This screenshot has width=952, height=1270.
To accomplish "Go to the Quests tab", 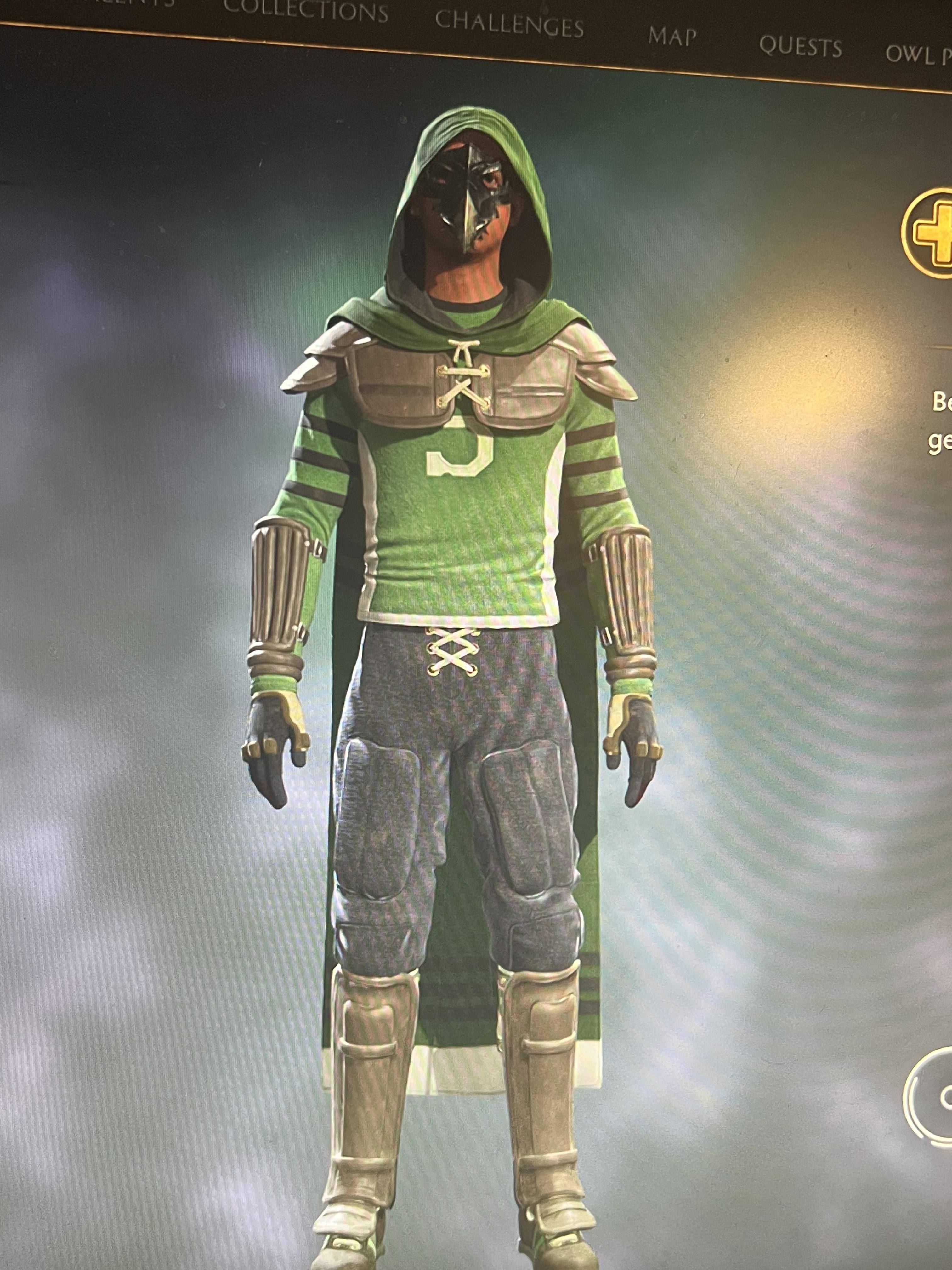I will point(800,47).
